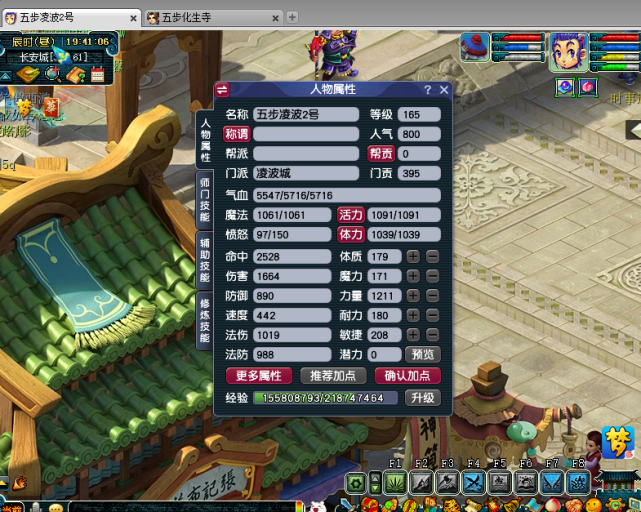This screenshot has width=641, height=512.
Task: Click the 预览 preview button
Action: click(x=423, y=354)
